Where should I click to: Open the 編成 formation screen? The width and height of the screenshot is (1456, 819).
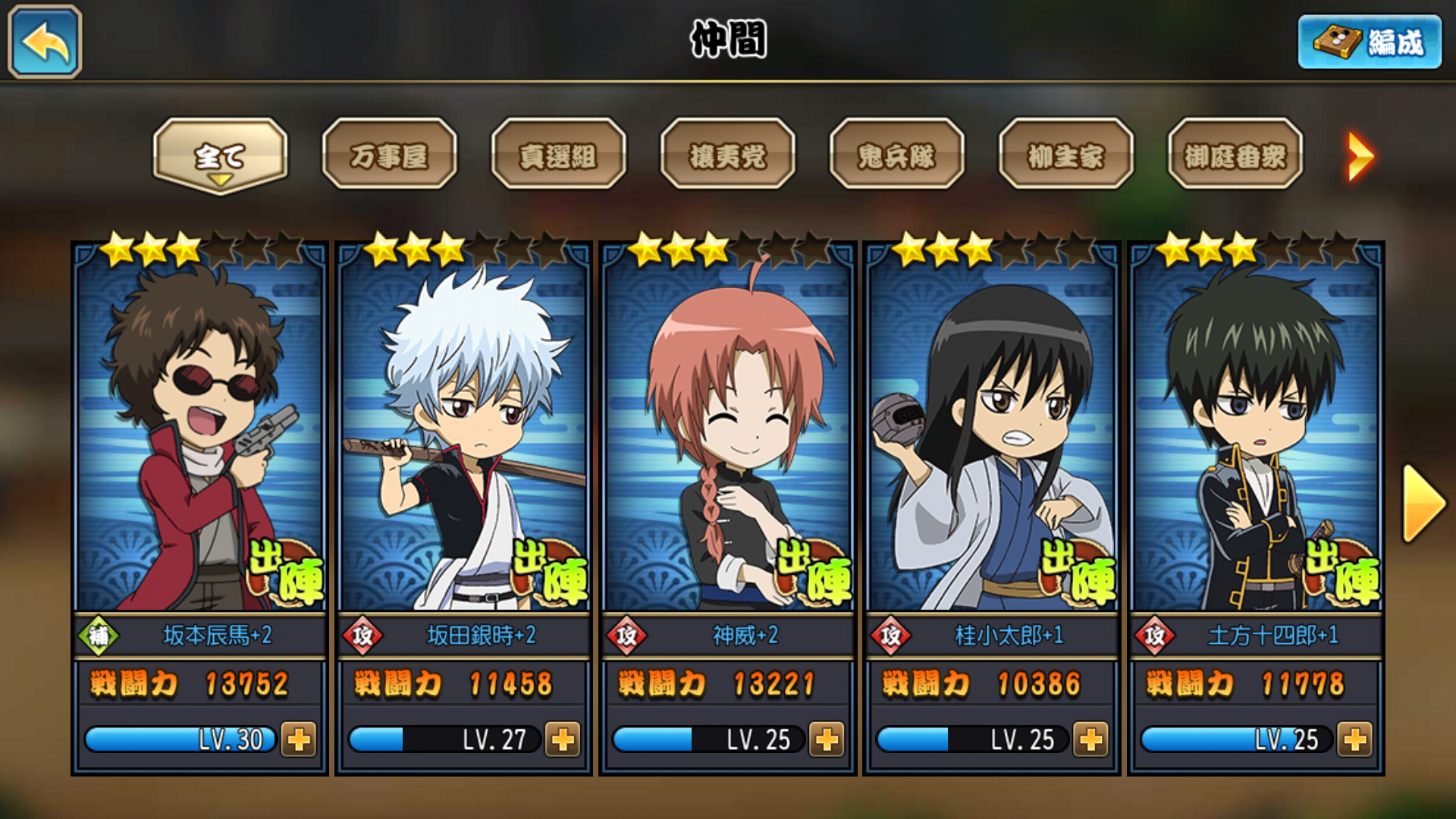click(x=1370, y=42)
